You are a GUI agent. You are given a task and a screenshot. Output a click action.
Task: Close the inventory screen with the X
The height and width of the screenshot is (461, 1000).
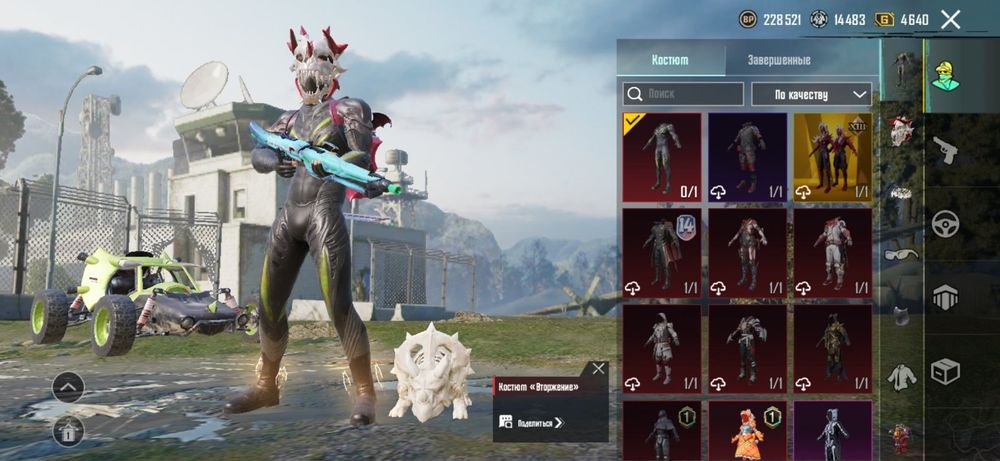pos(951,19)
